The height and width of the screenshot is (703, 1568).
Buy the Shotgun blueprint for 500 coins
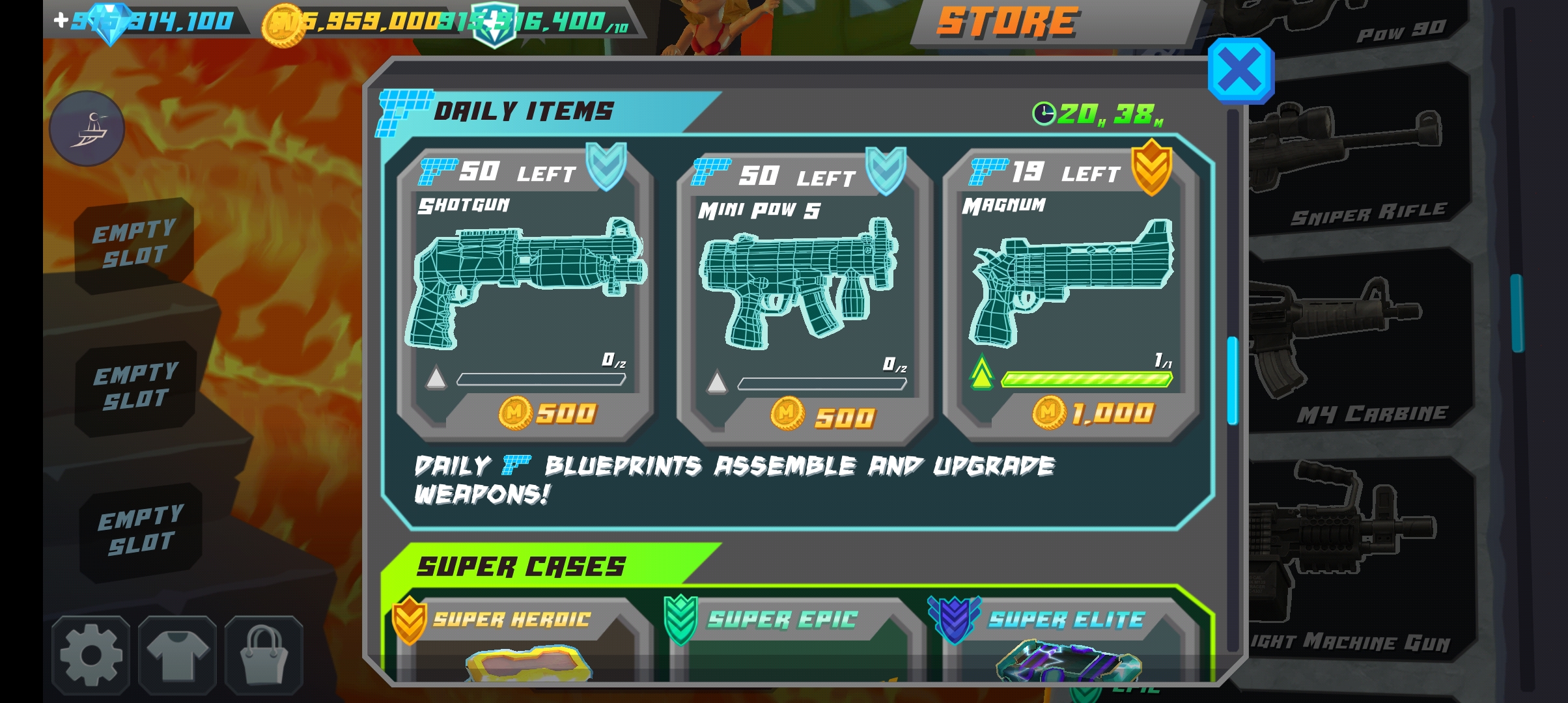click(548, 413)
